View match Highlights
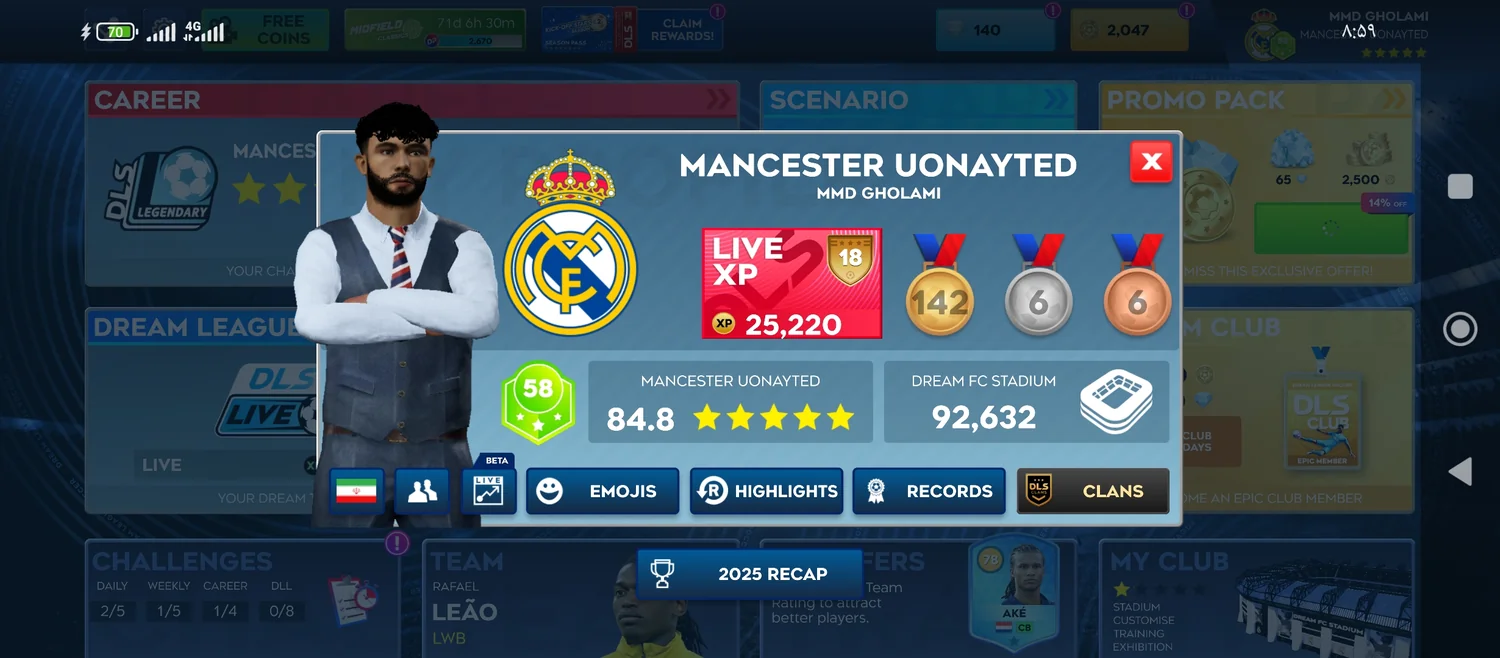Screen dimensions: 1500x658 click(766, 491)
